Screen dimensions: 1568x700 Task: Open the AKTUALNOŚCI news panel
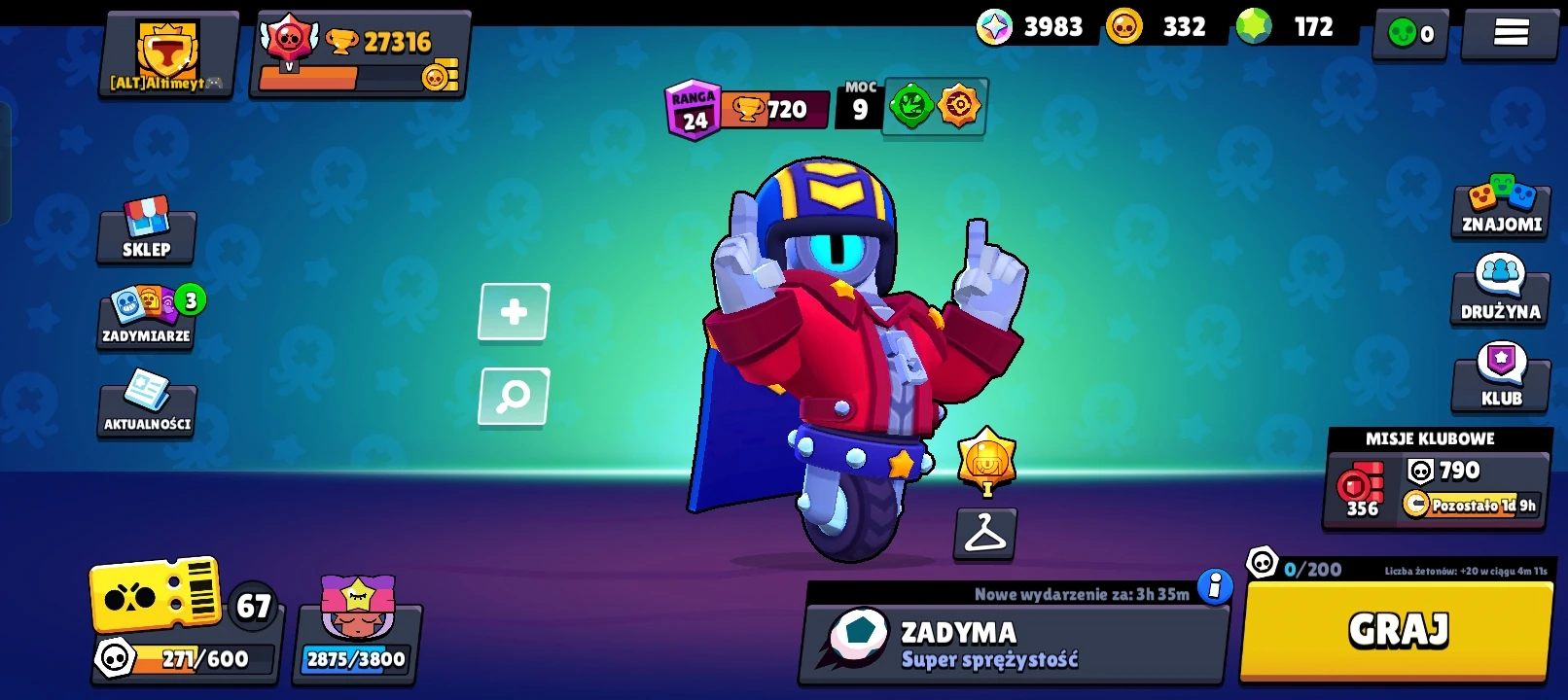(x=147, y=408)
